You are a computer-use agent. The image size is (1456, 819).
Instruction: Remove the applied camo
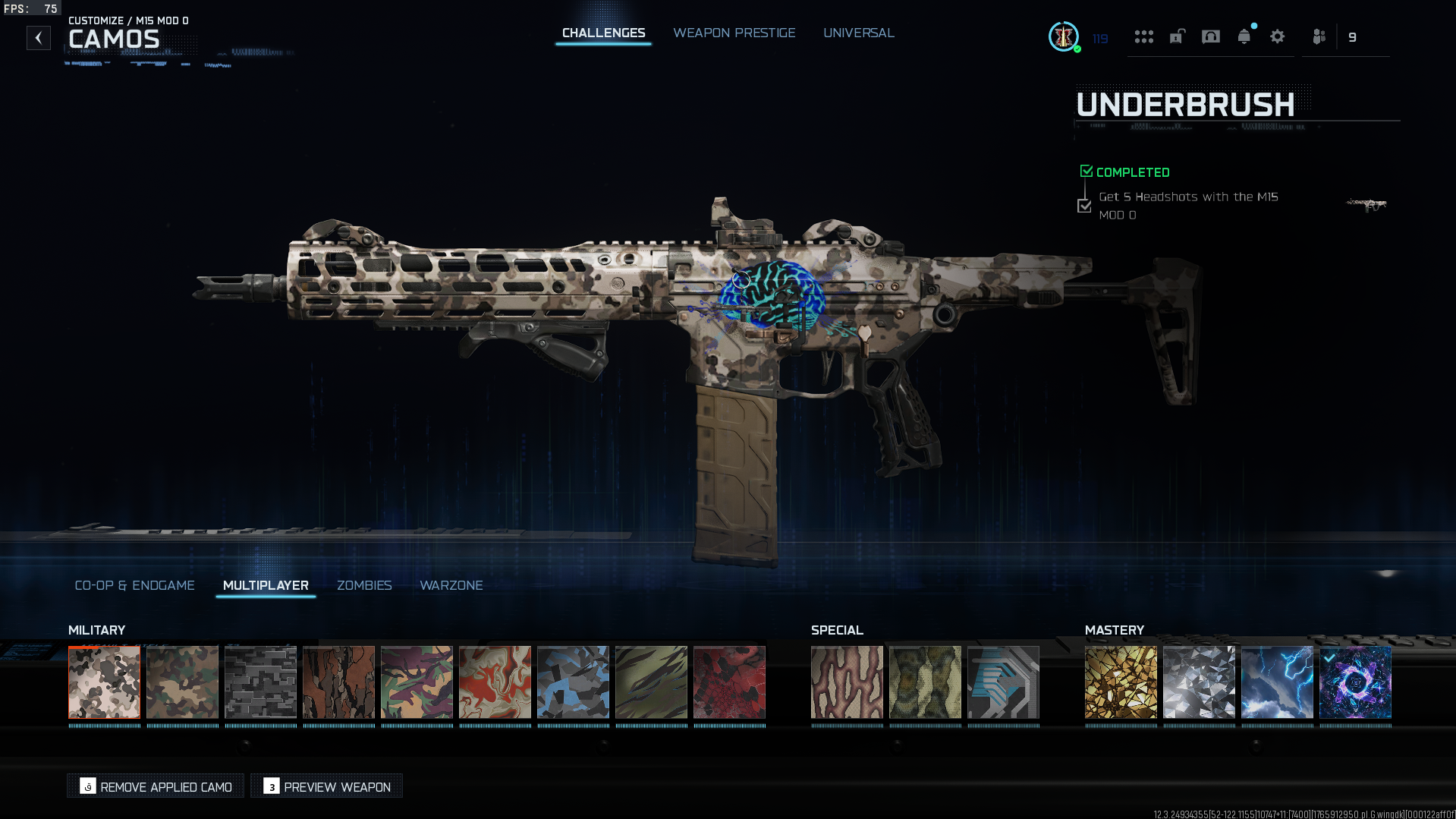click(156, 786)
